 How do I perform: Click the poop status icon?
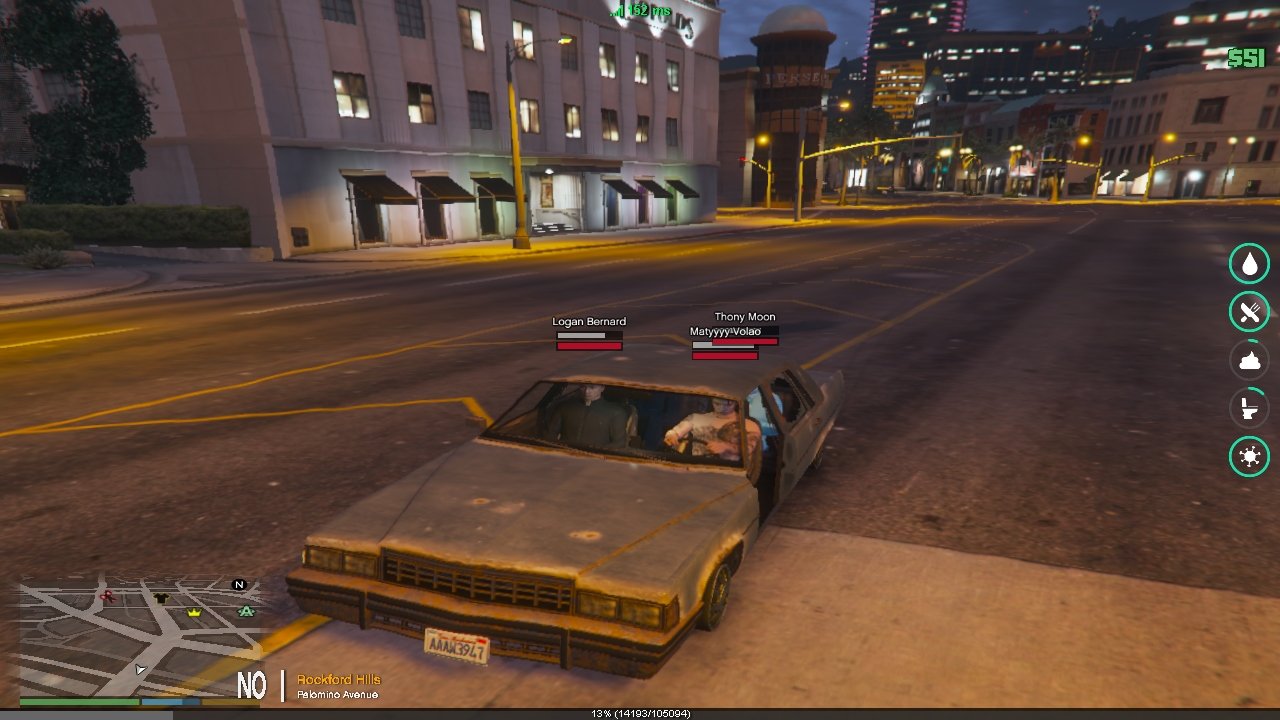(x=1249, y=360)
